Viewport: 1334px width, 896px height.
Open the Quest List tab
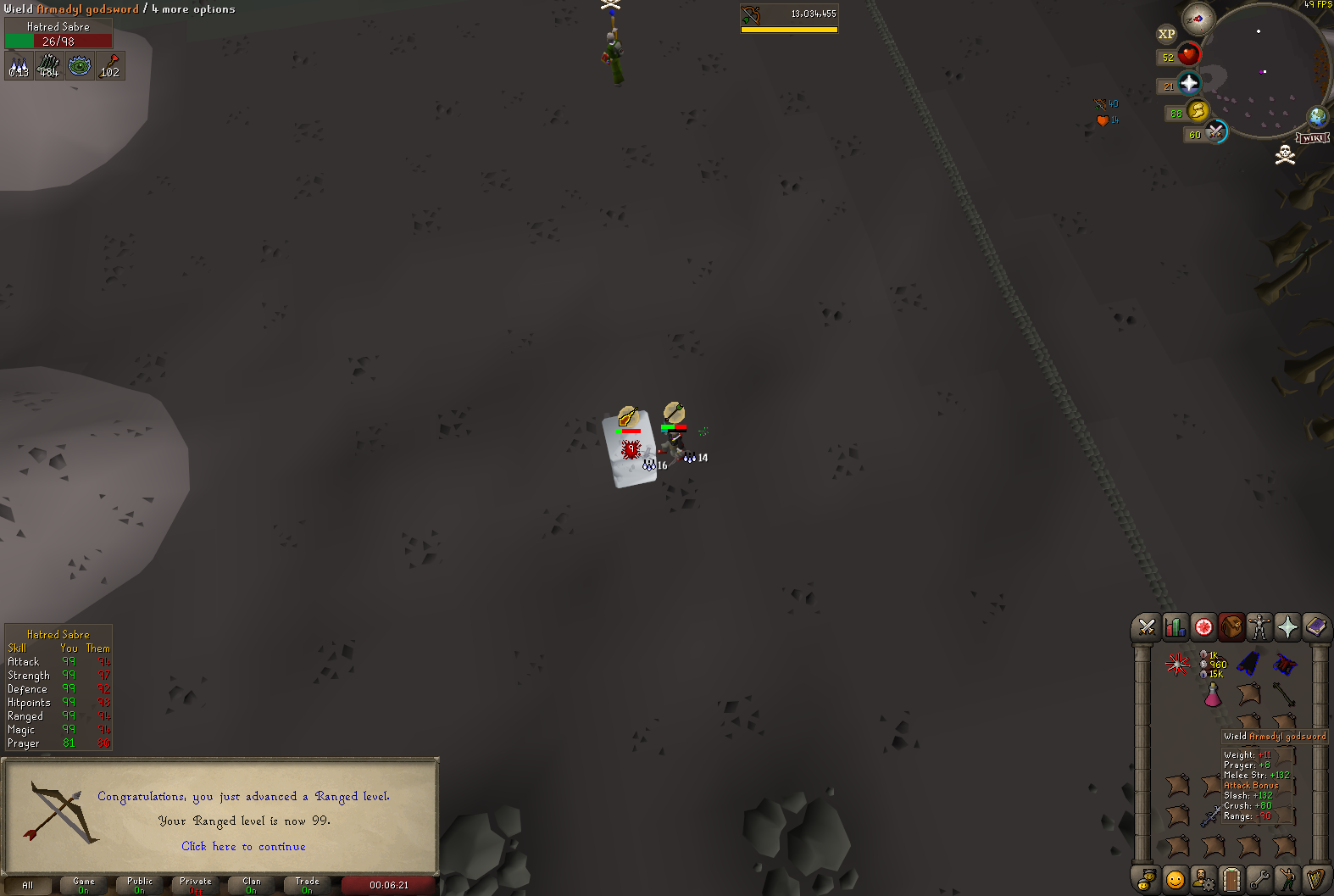[x=1203, y=627]
